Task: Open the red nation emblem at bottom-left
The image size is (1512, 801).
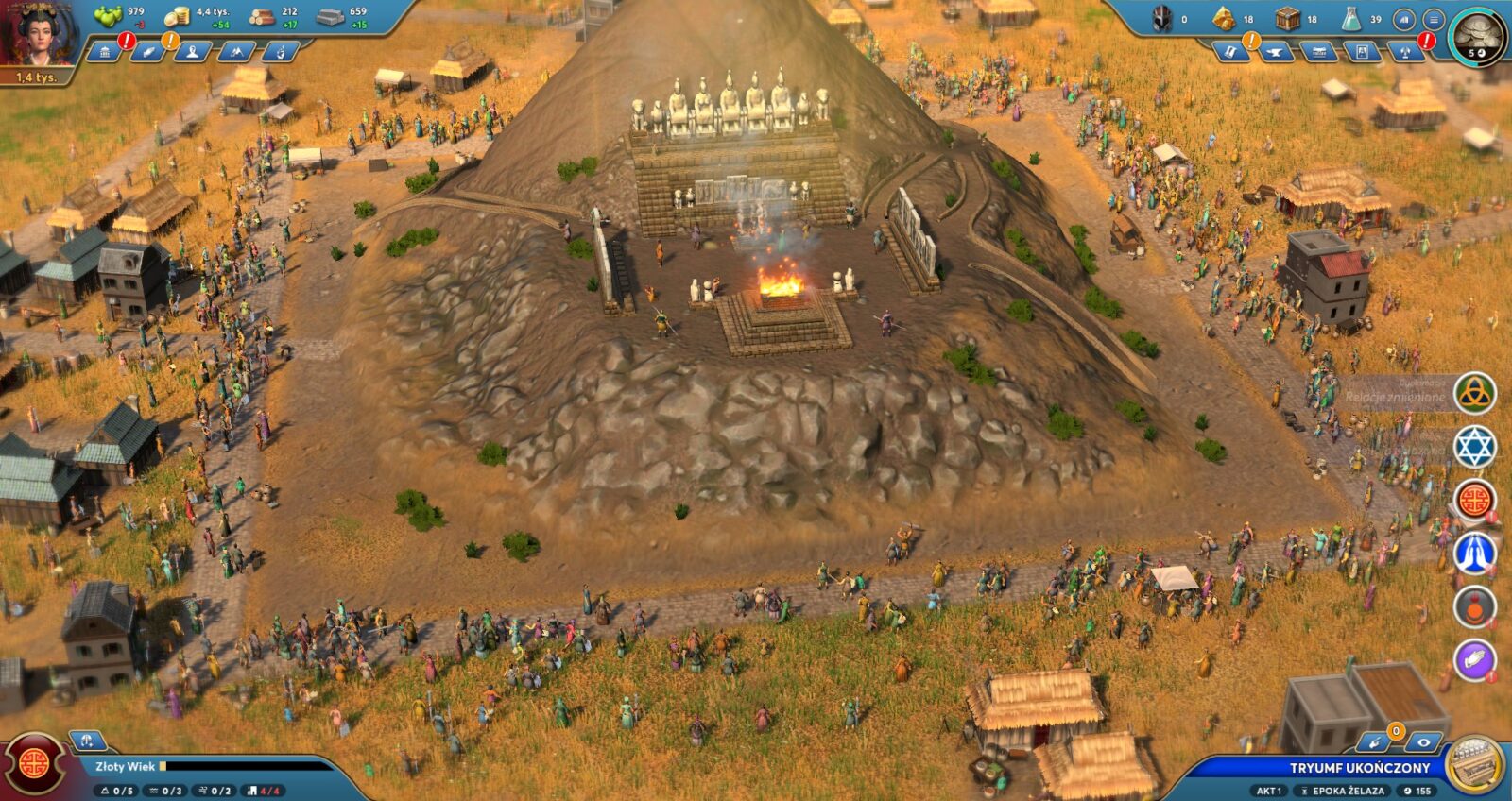Action: point(35,764)
